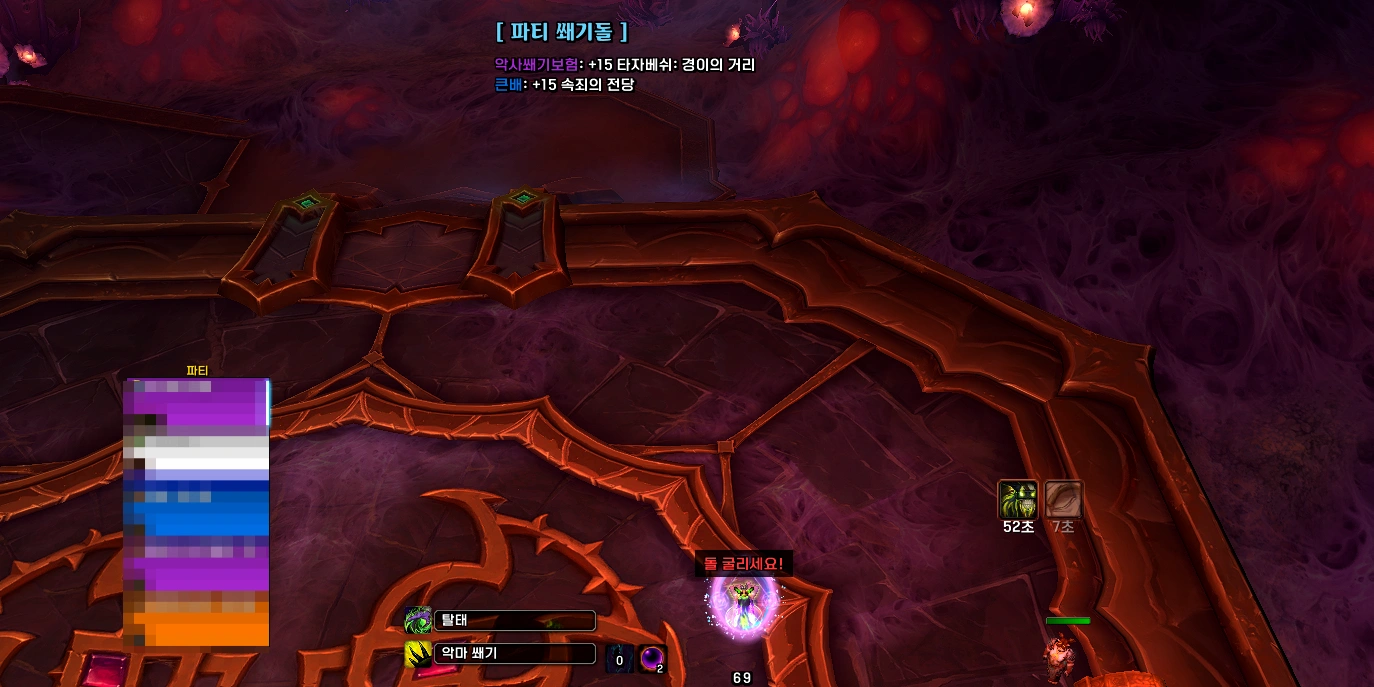Click the green-eyed demon buff with 52초 timer

coord(1017,499)
